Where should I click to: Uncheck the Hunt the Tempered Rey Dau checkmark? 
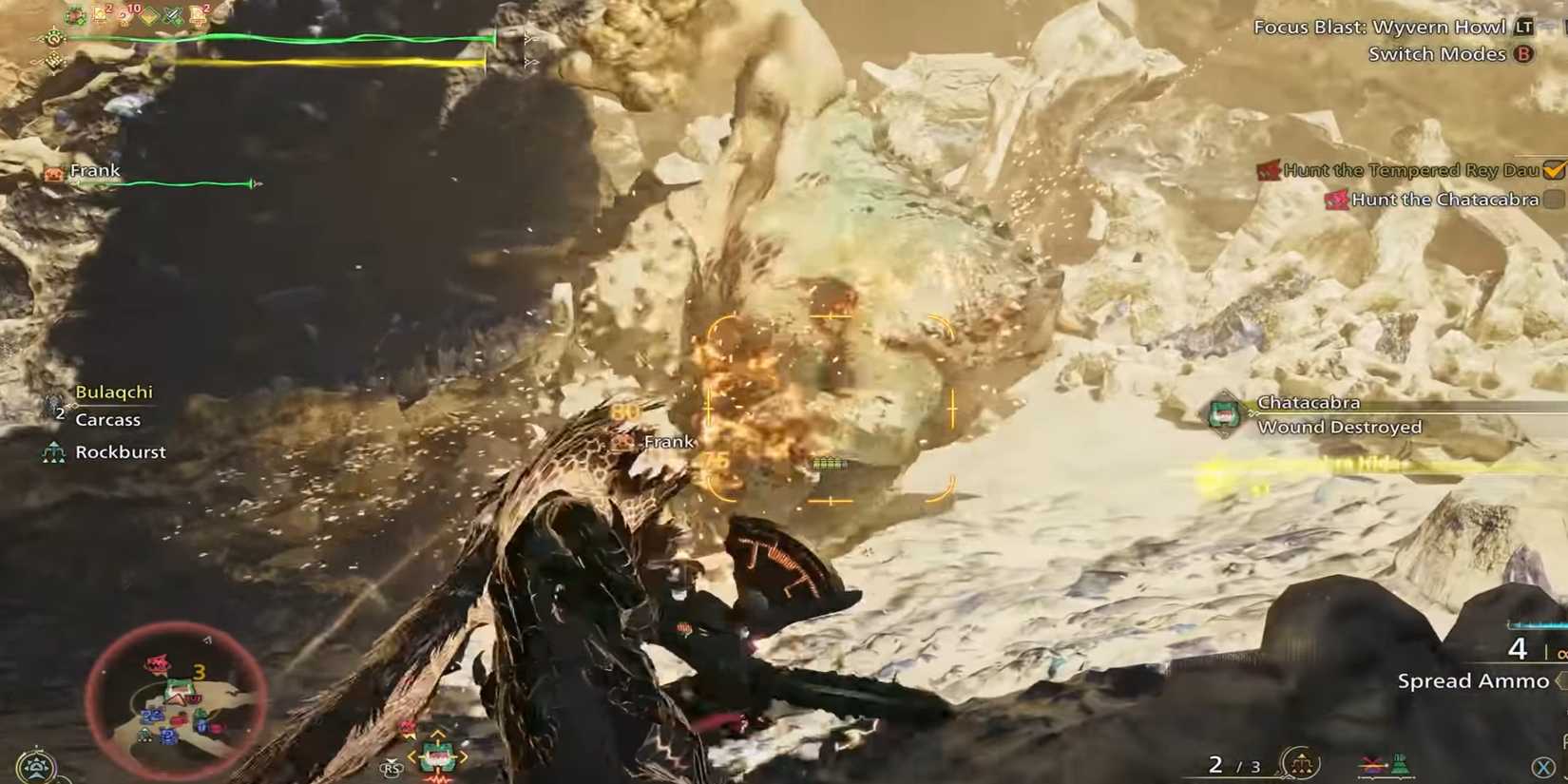(x=1555, y=169)
